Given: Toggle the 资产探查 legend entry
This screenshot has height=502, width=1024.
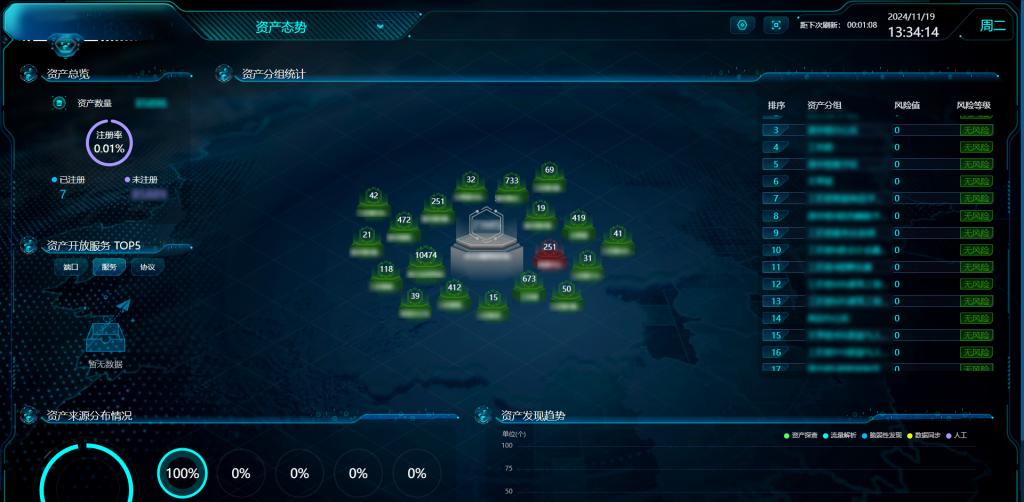Looking at the screenshot, I should pyautogui.click(x=804, y=436).
